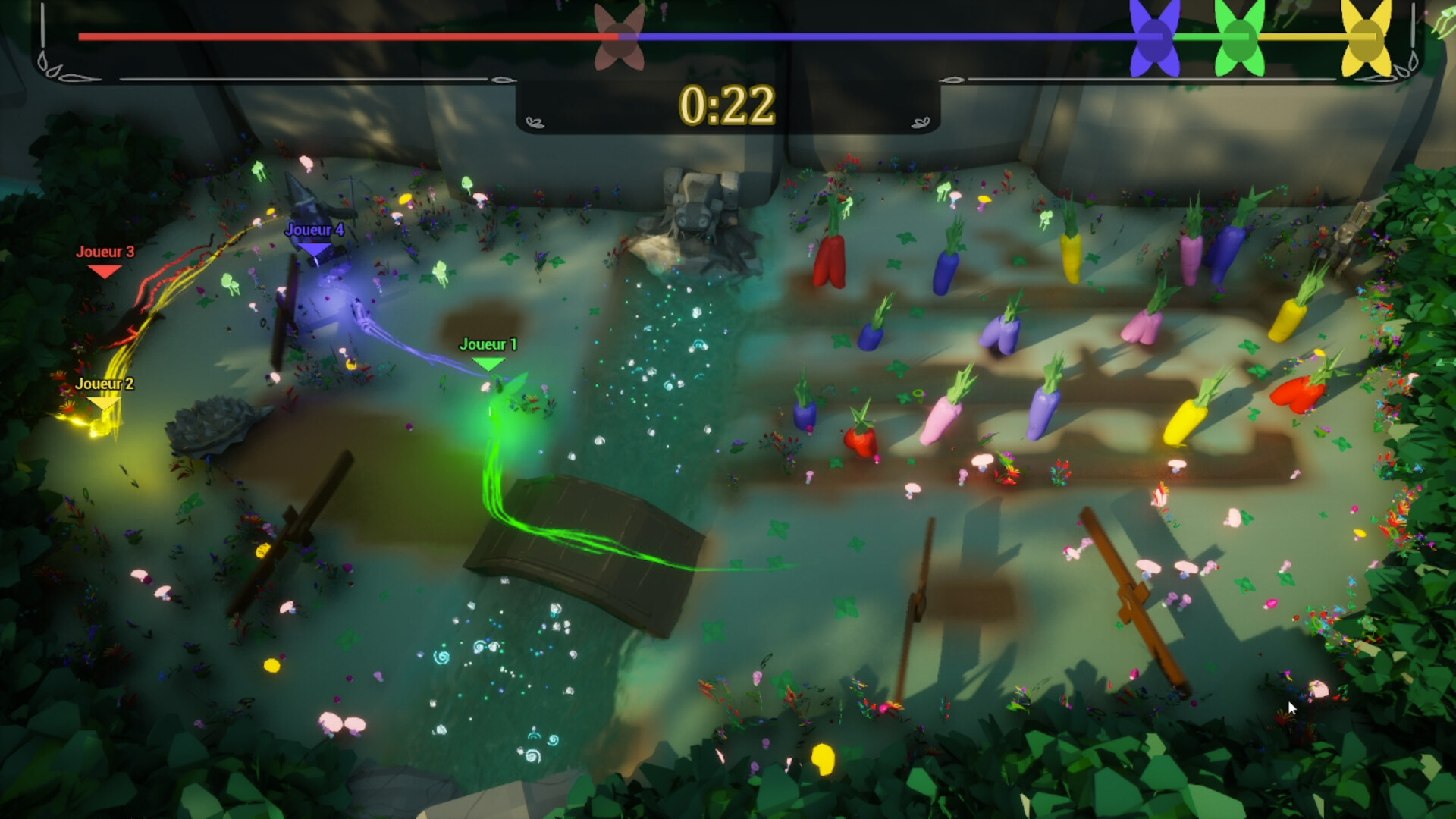The image size is (1456, 819).
Task: Open the Joueur 3 name label
Action: tap(105, 250)
